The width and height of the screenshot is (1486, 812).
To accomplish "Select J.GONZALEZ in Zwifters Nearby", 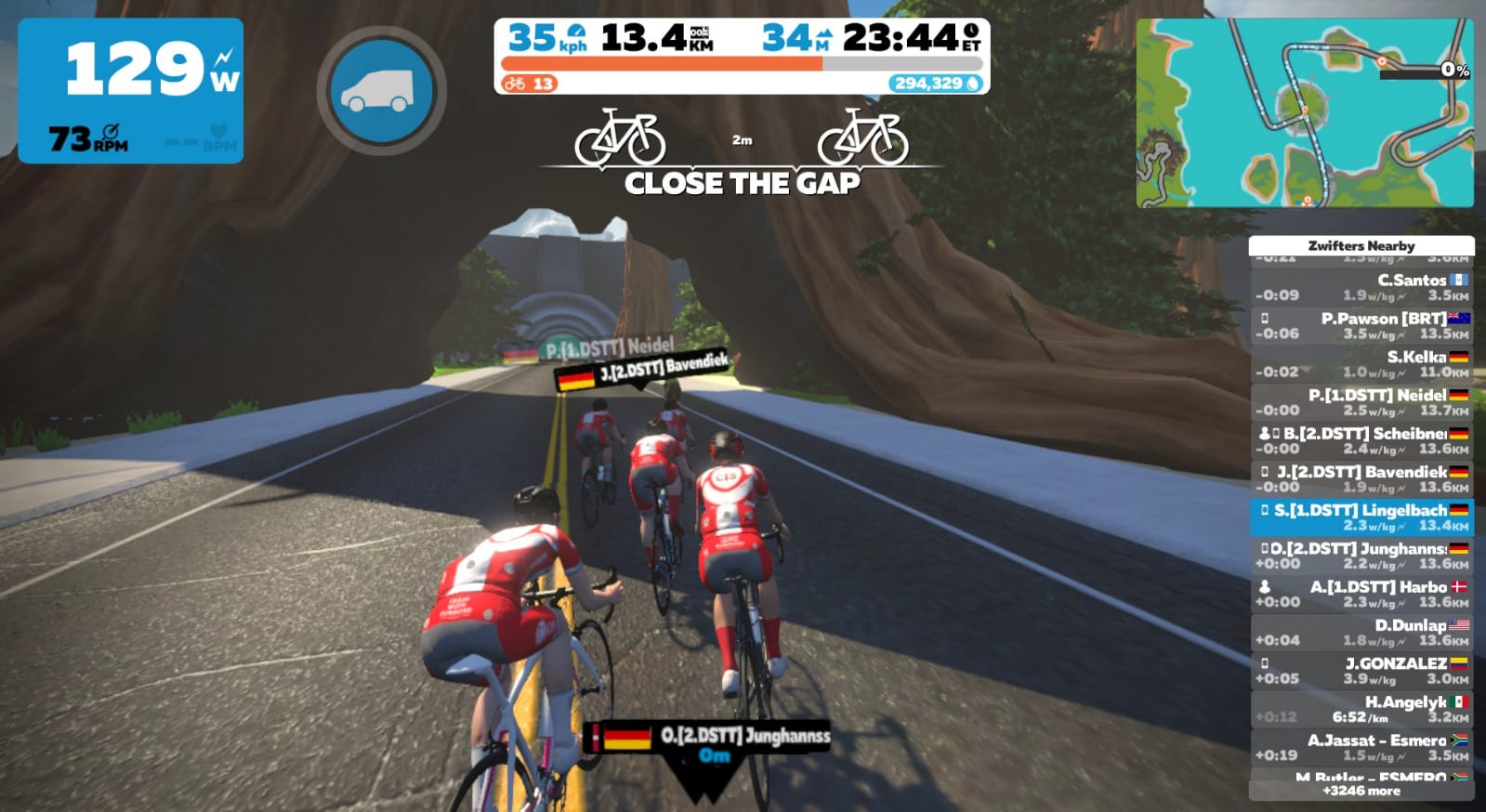I will (x=1361, y=671).
